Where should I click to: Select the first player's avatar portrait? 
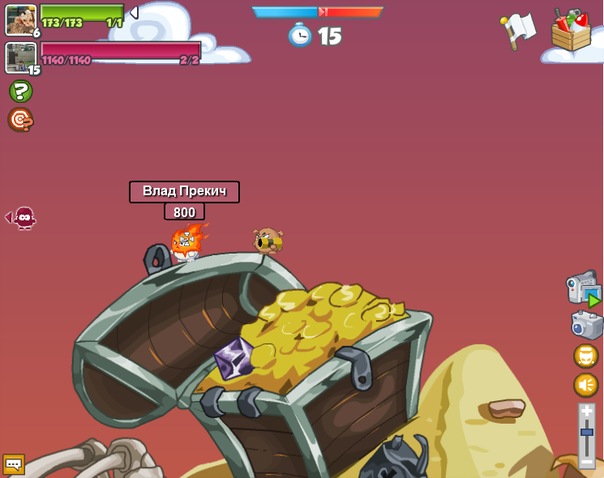coord(20,19)
